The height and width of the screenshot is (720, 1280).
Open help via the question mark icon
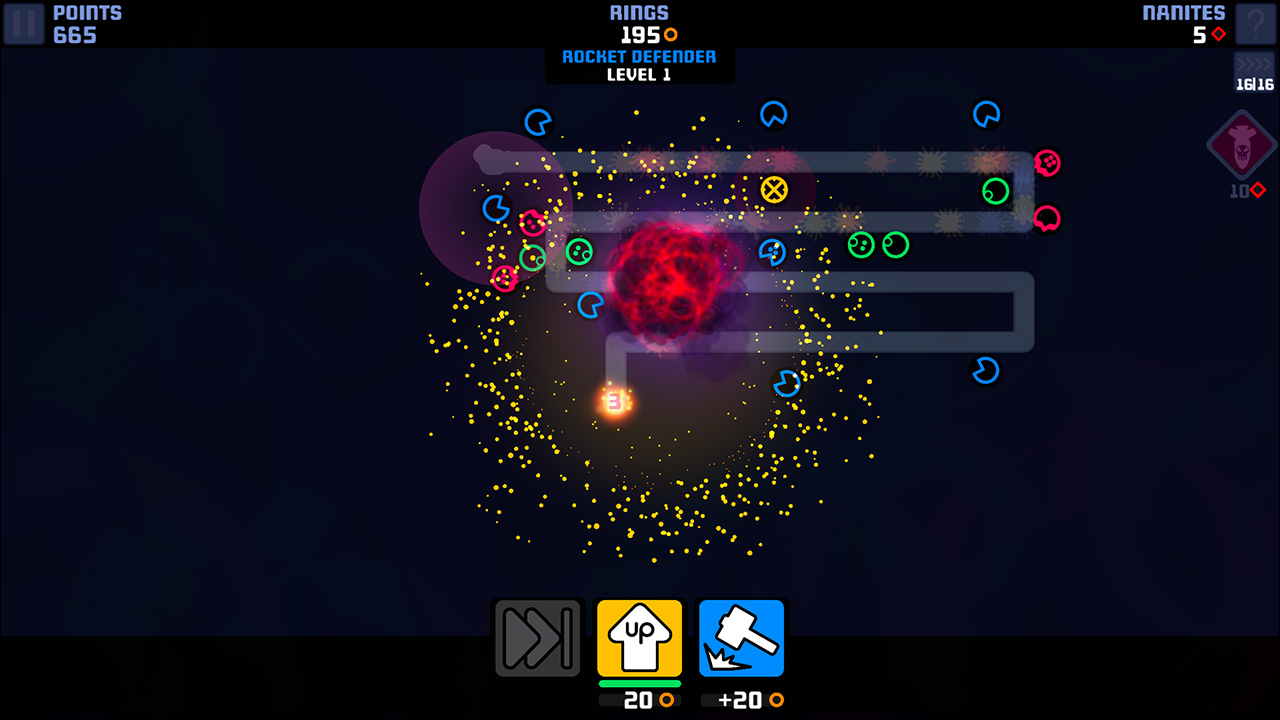[1257, 24]
